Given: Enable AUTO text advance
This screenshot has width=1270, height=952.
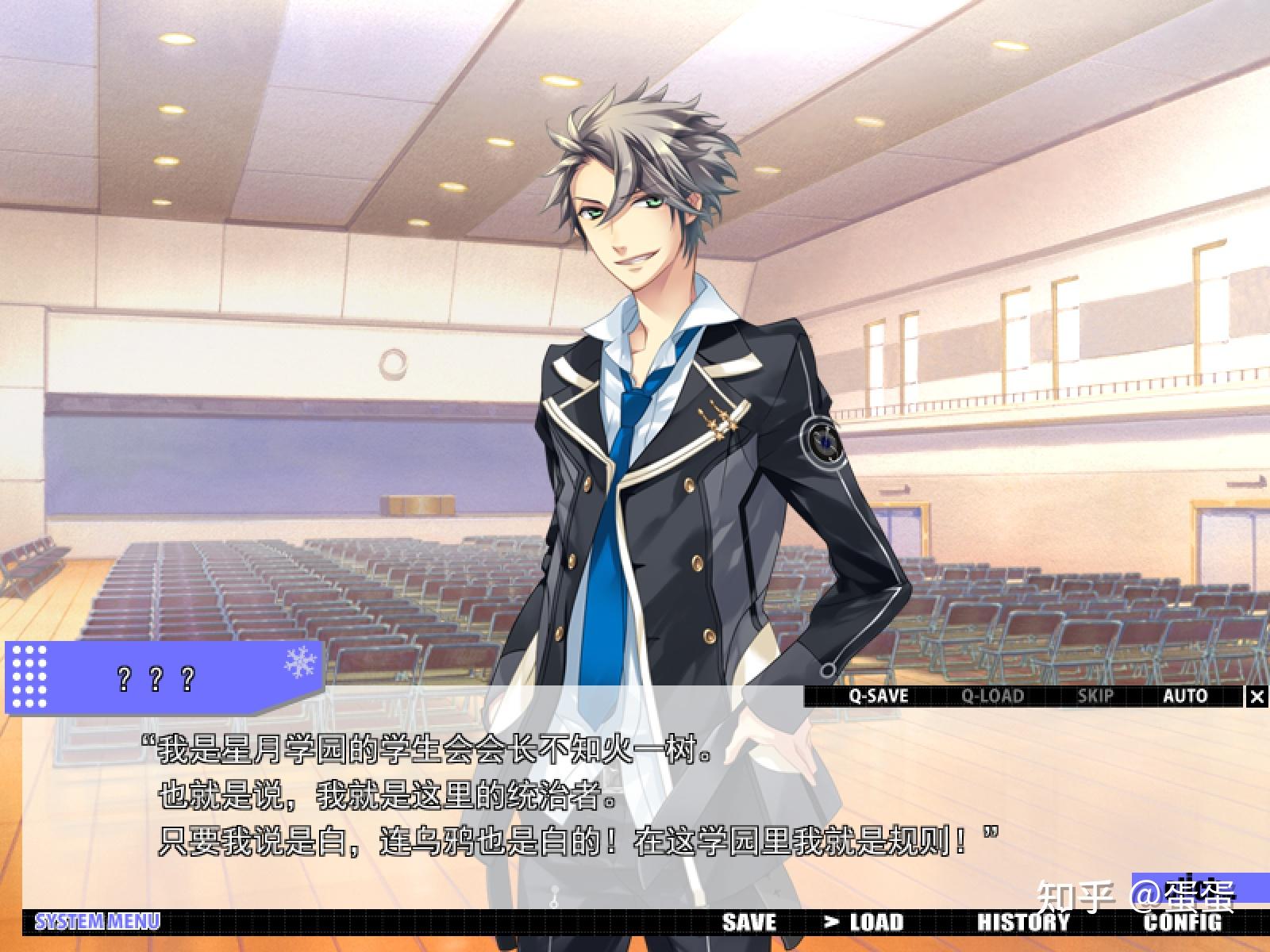Looking at the screenshot, I should pos(1185,697).
